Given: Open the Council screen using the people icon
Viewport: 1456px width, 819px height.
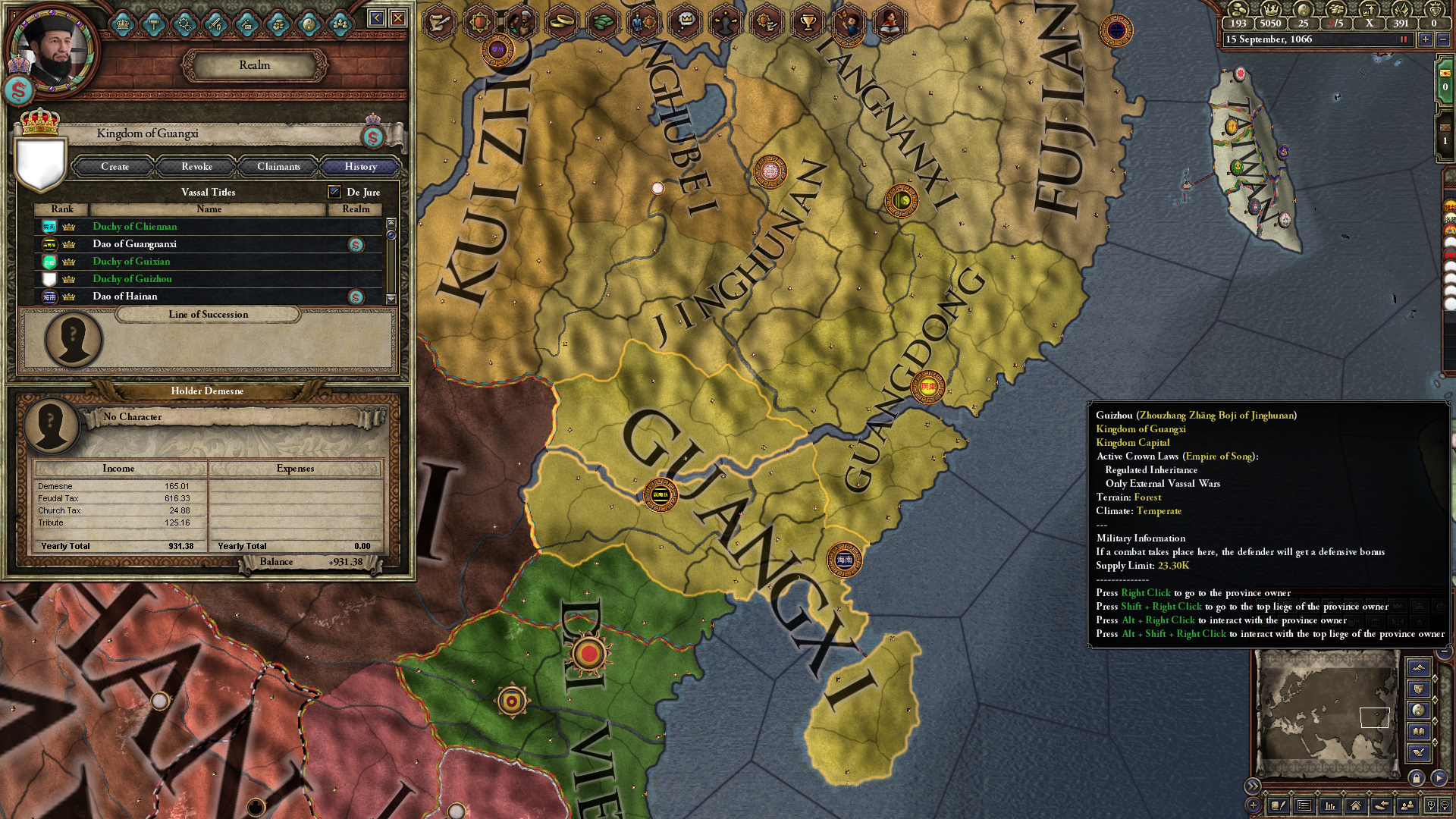Looking at the screenshot, I should pos(339,24).
